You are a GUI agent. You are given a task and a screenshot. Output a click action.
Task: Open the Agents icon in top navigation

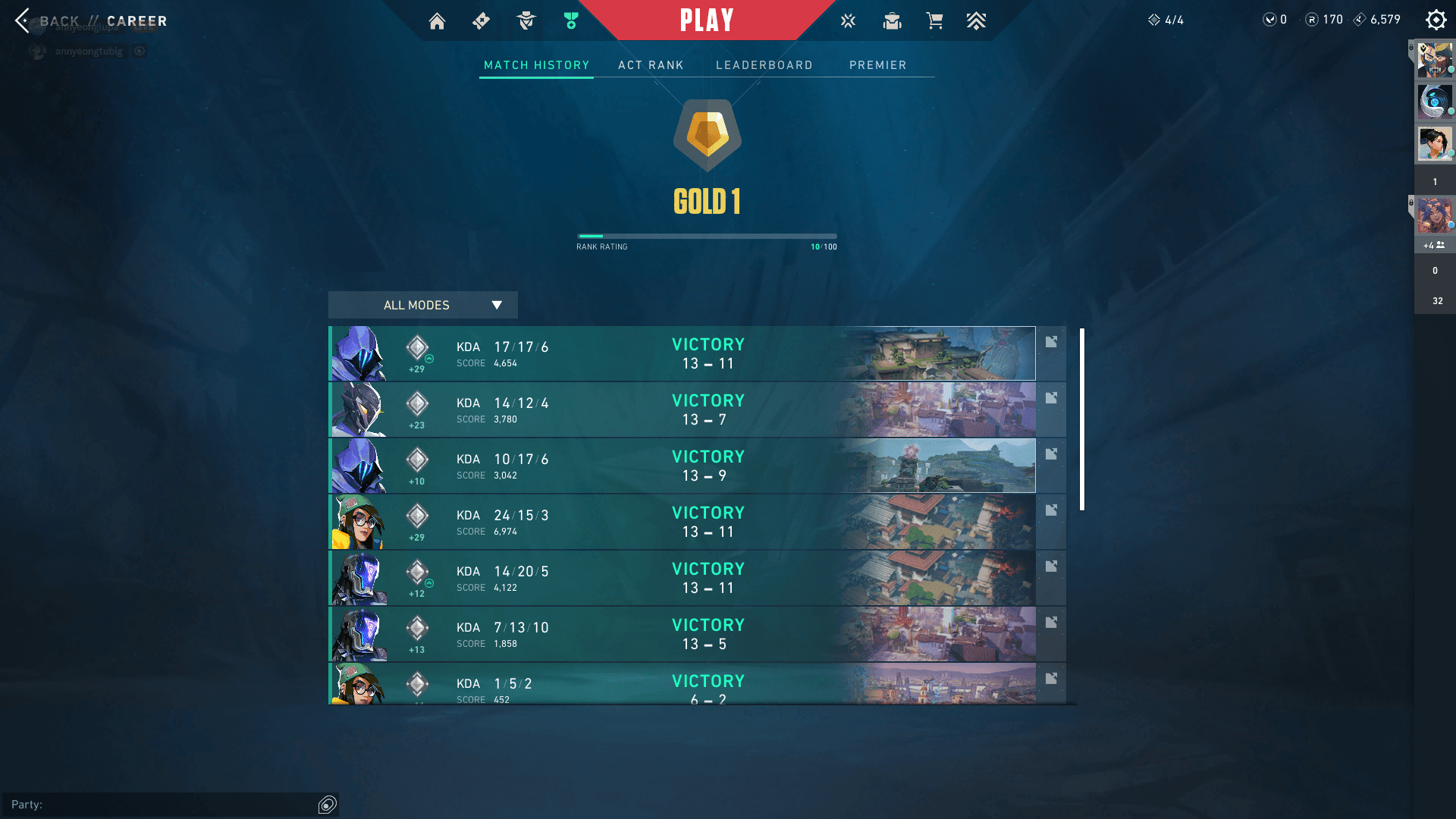point(526,21)
